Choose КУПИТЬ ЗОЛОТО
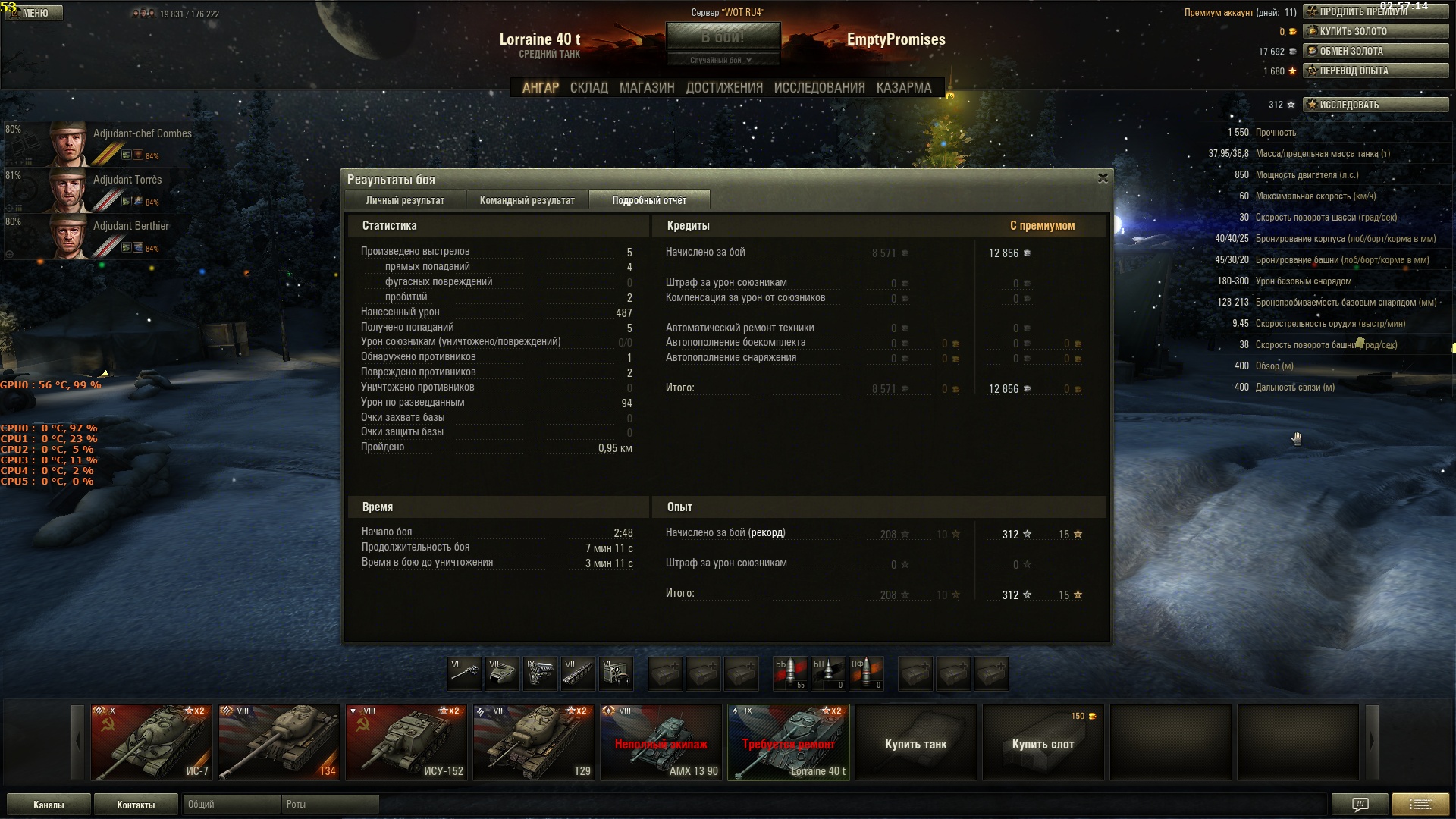Image resolution: width=1456 pixels, height=819 pixels. click(x=1376, y=31)
